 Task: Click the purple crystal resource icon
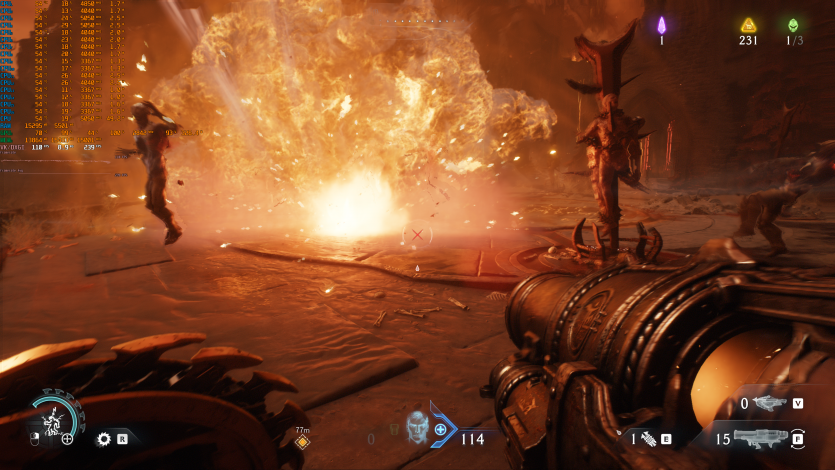coord(661,25)
